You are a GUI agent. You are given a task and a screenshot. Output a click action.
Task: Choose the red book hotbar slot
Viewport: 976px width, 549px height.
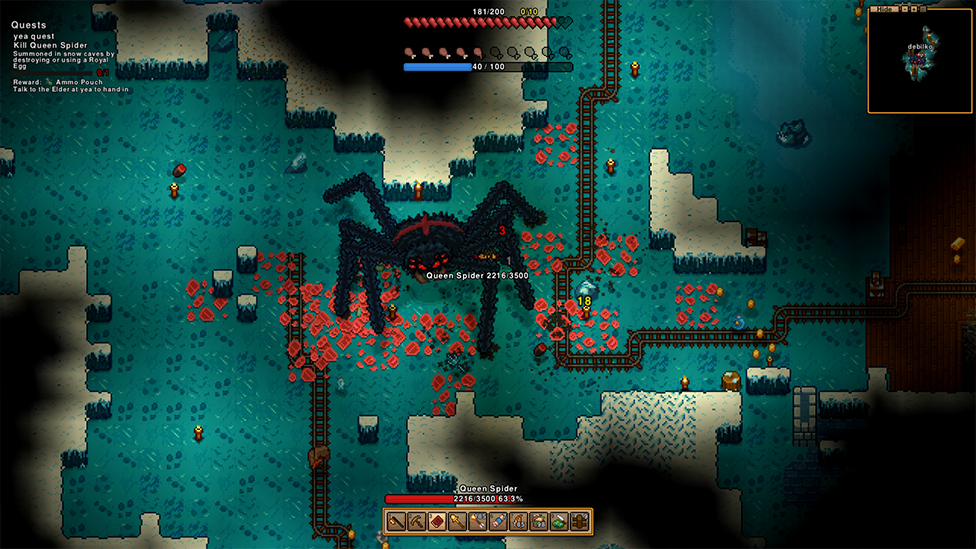tap(436, 522)
